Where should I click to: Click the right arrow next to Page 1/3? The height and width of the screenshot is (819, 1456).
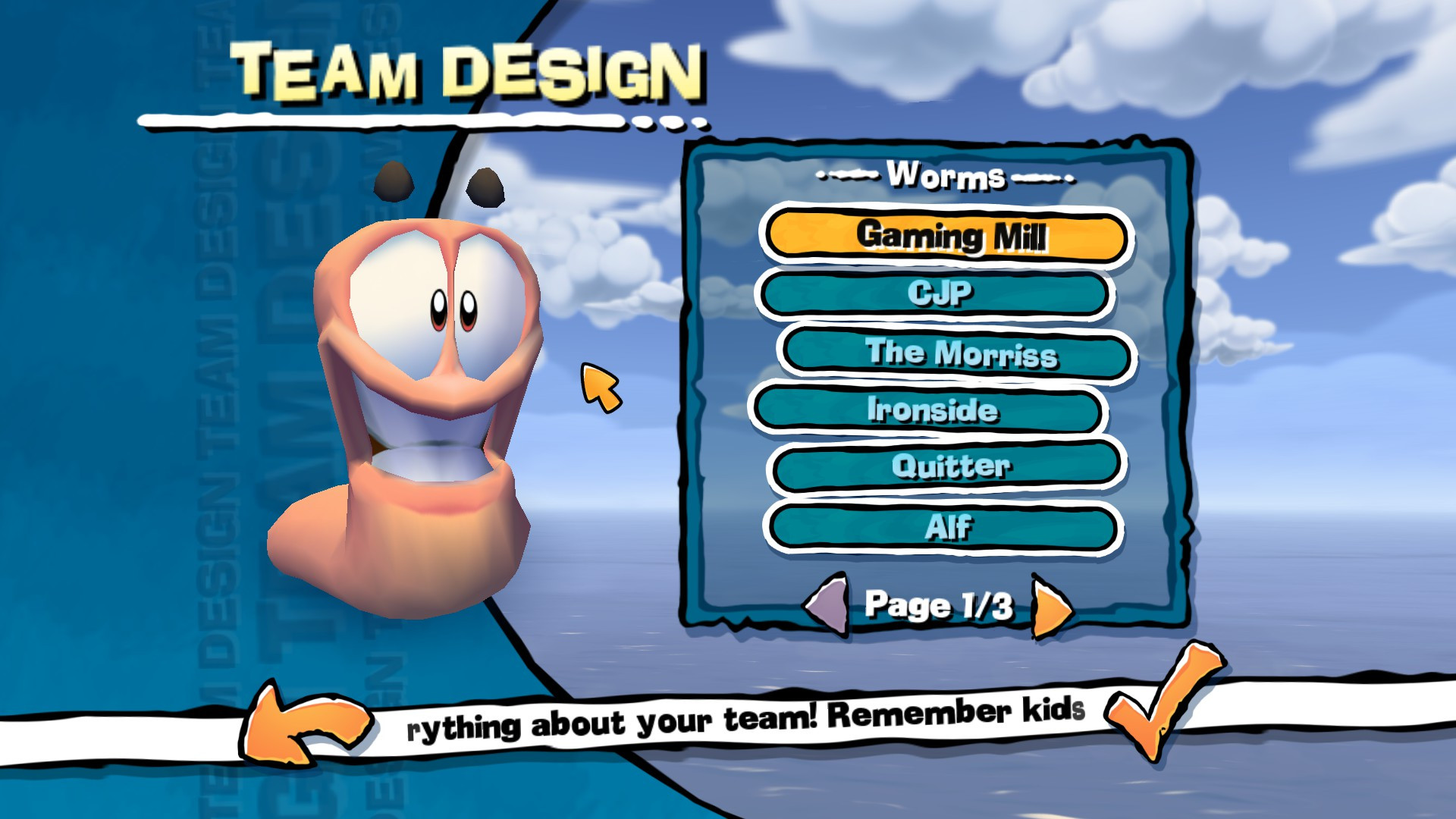tap(1054, 607)
